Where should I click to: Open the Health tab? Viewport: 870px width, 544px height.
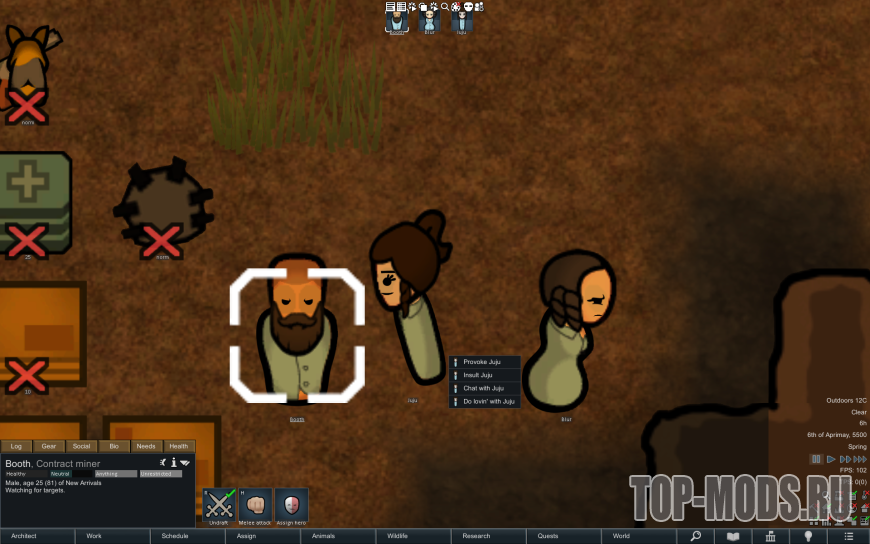click(178, 446)
